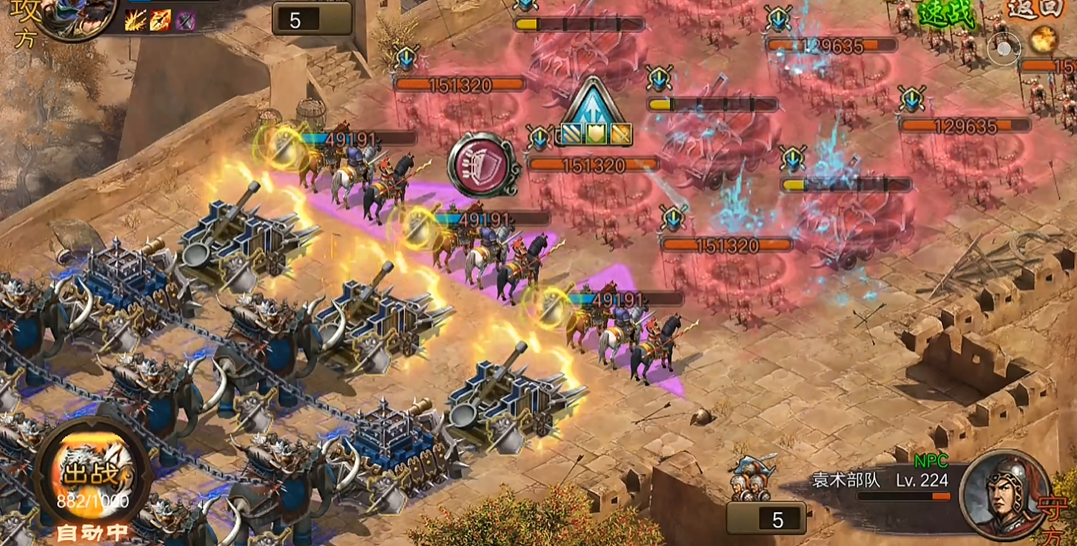Viewport: 1077px width, 546px height.
Task: Select the yellow slash attacker skill icon
Action: coord(135,20)
